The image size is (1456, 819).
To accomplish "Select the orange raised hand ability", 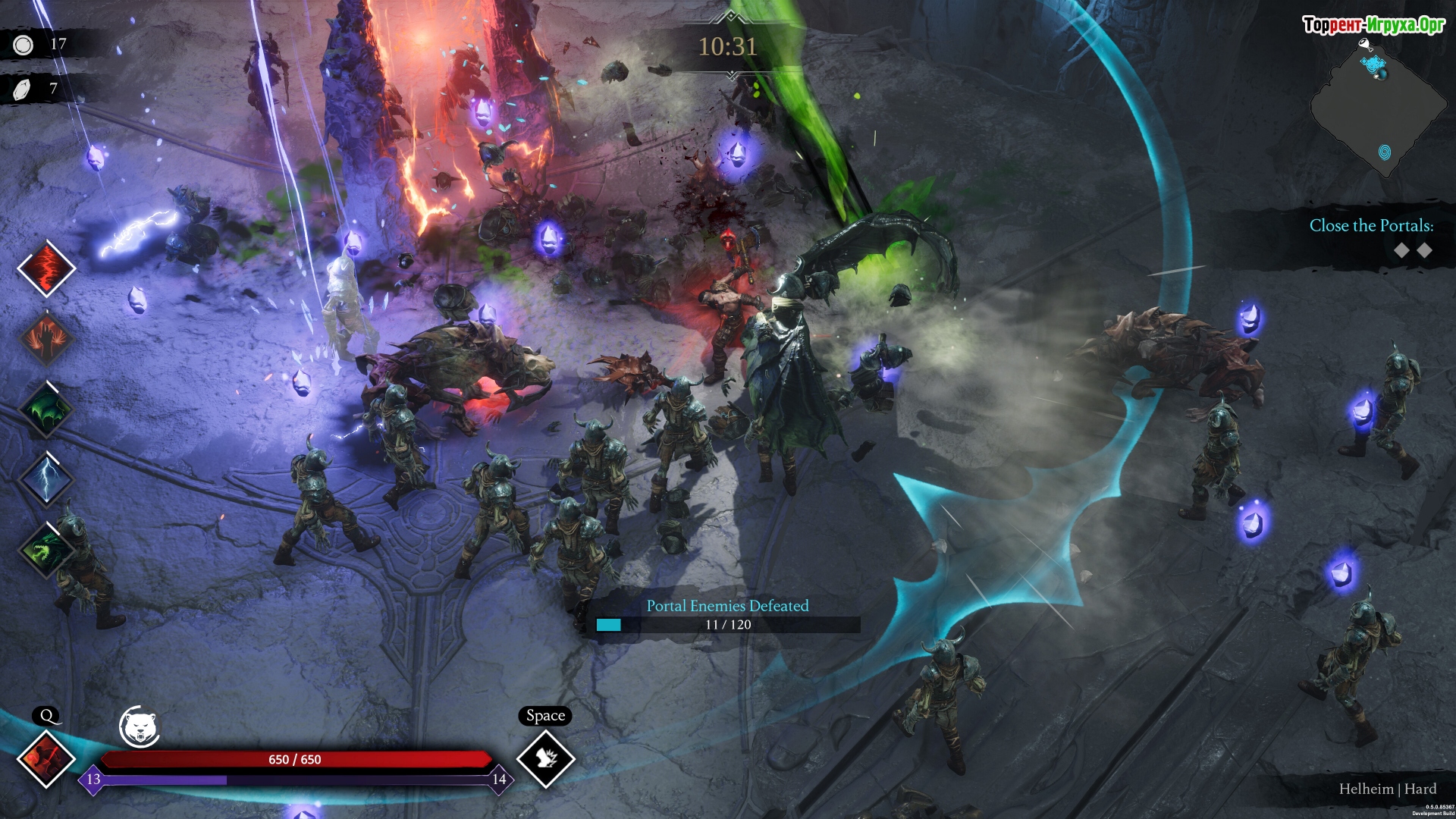I will point(46,338).
